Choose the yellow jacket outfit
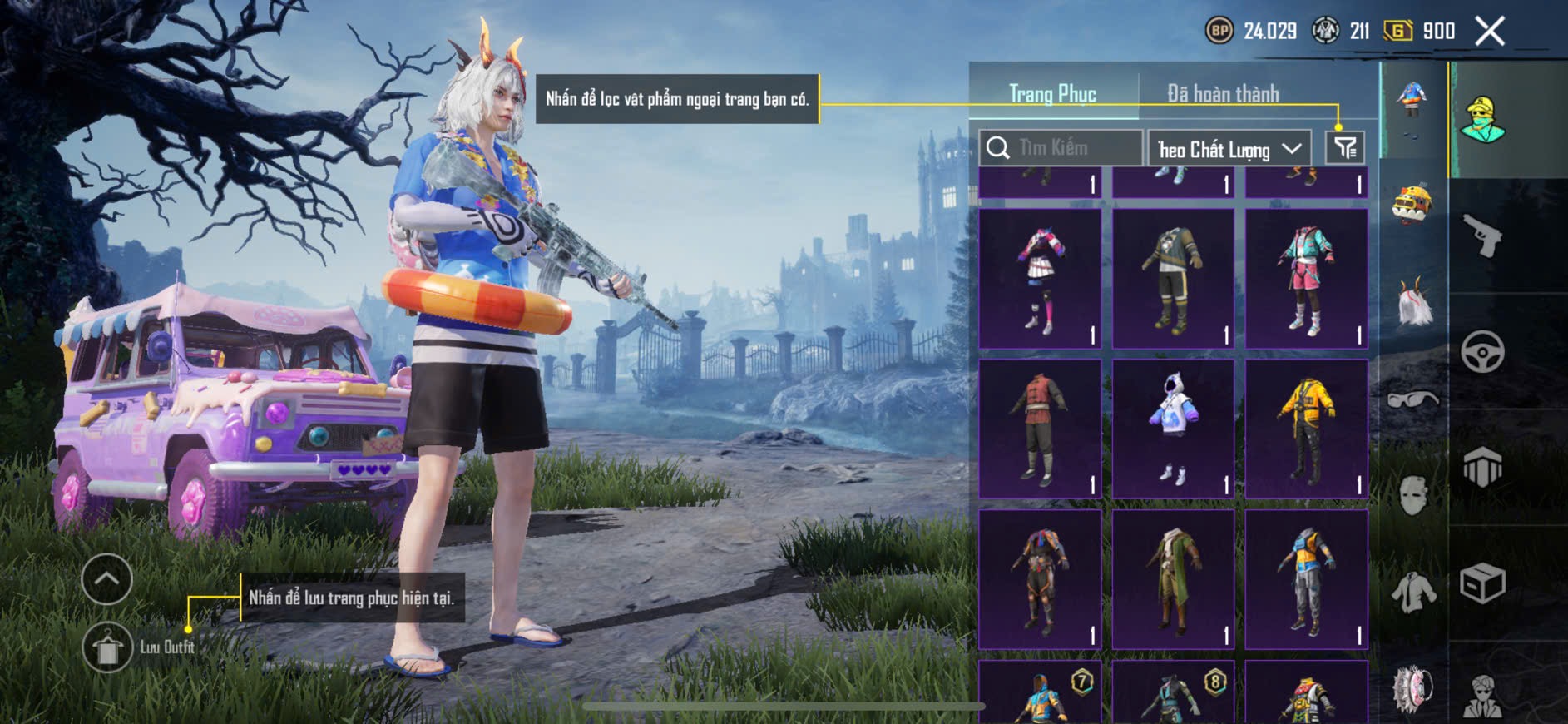The image size is (1568, 724). pyautogui.click(x=1306, y=429)
